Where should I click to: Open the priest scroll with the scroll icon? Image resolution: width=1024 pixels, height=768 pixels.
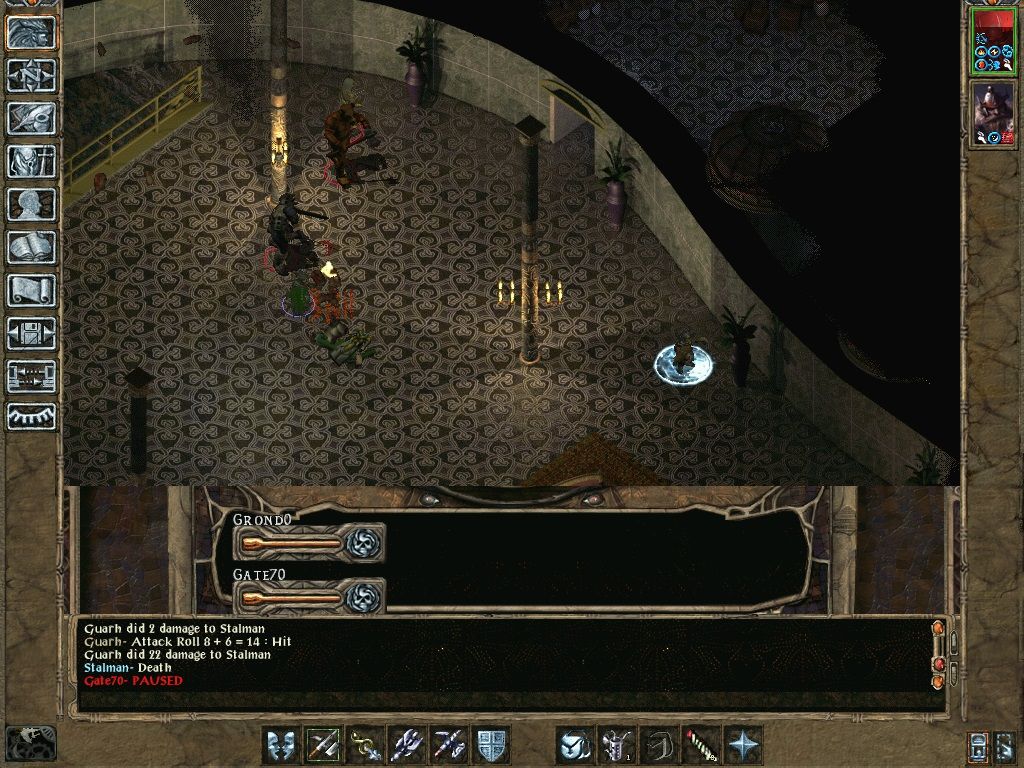click(32, 290)
